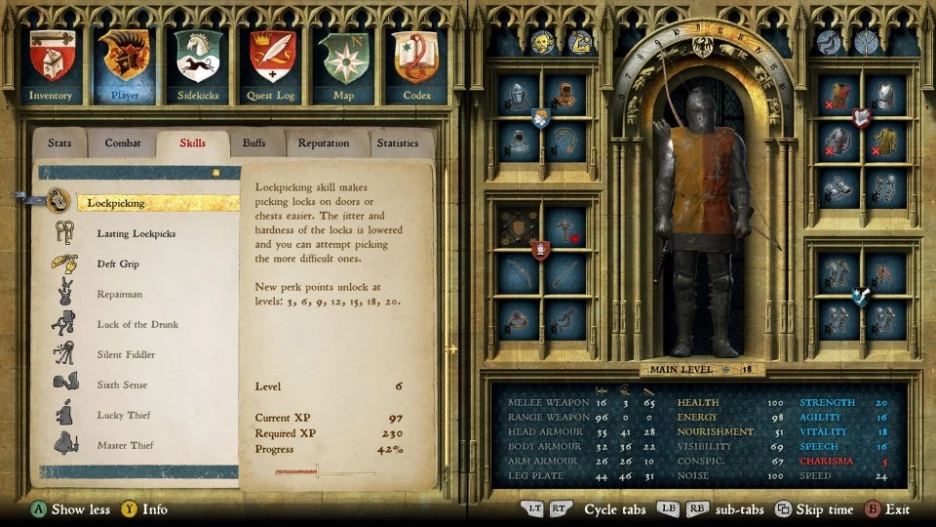The height and width of the screenshot is (527, 936).
Task: Select the Player menu shield
Action: pyautogui.click(x=125, y=63)
